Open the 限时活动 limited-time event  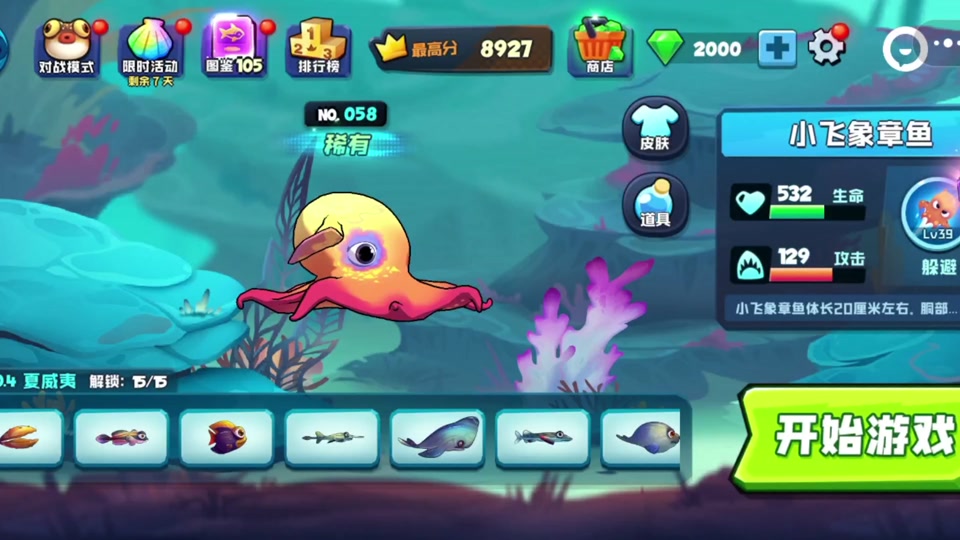[151, 46]
